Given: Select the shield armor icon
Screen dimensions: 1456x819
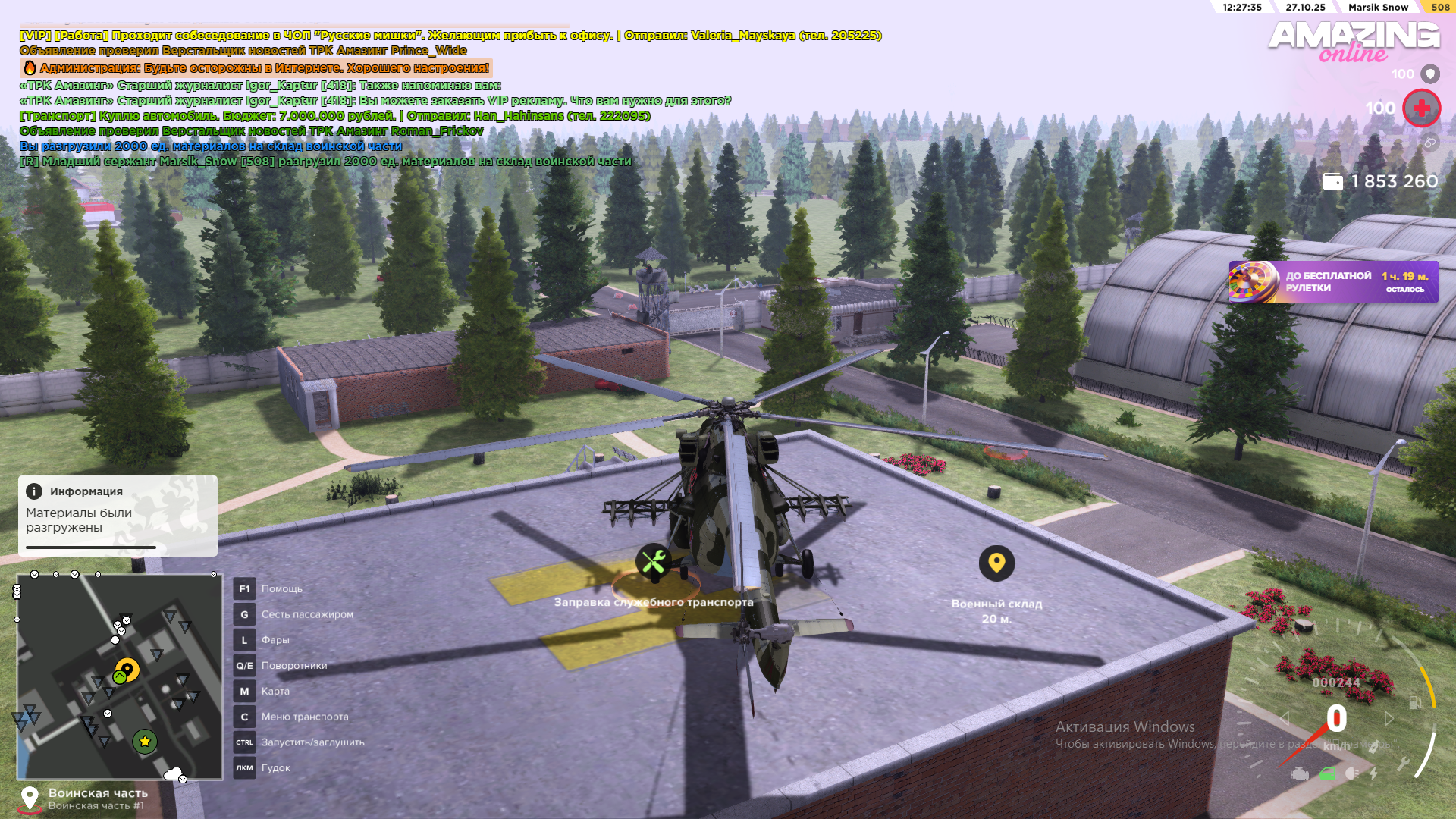Looking at the screenshot, I should [x=1432, y=74].
